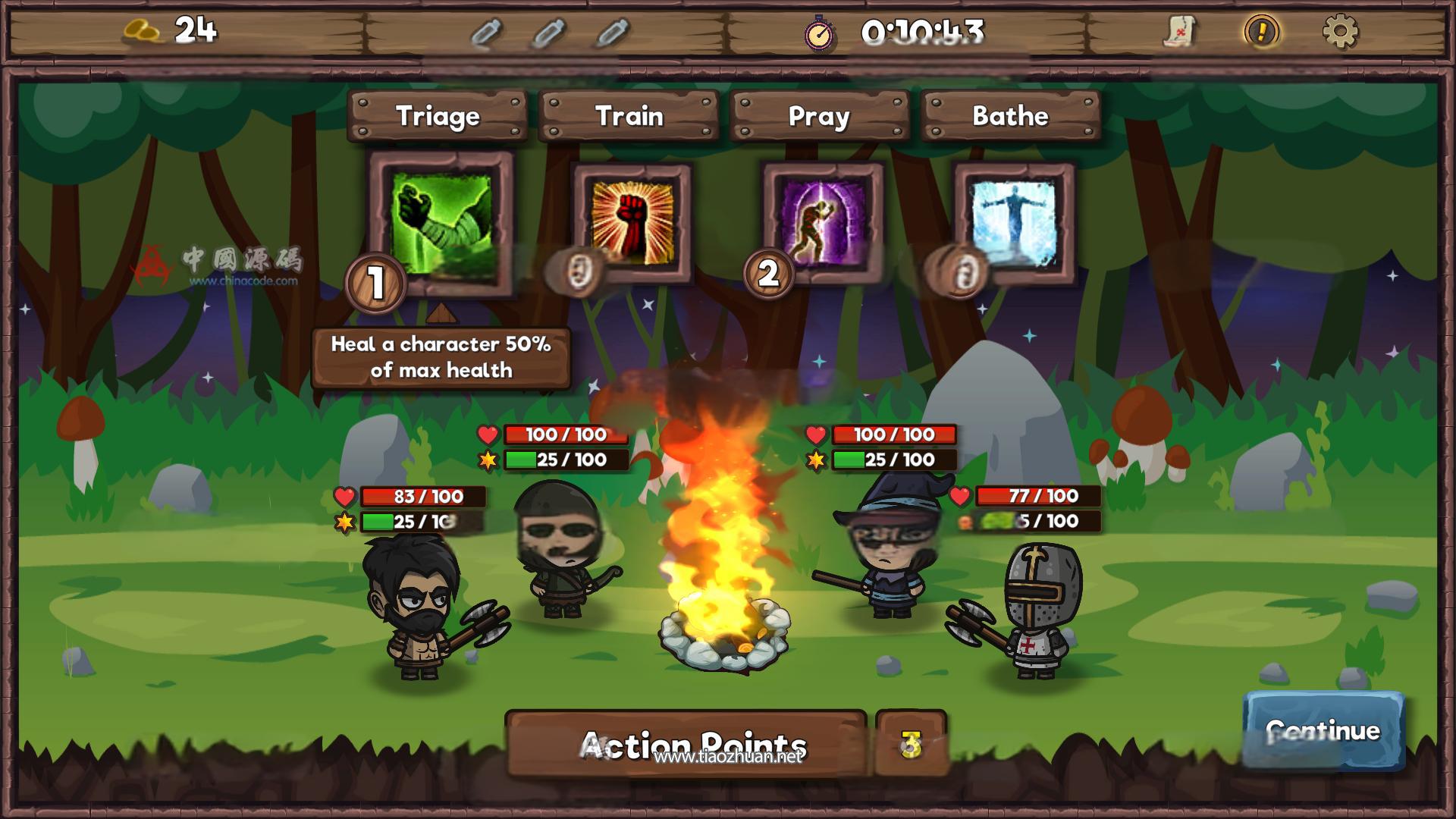
Task: Activate the purple praying figure icon
Action: click(x=824, y=223)
